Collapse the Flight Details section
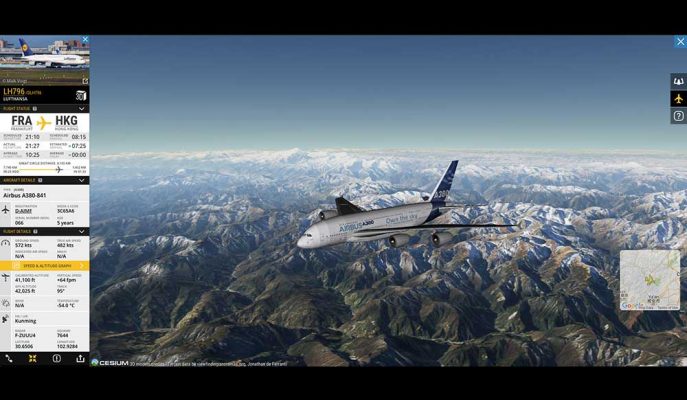 pyautogui.click(x=82, y=231)
